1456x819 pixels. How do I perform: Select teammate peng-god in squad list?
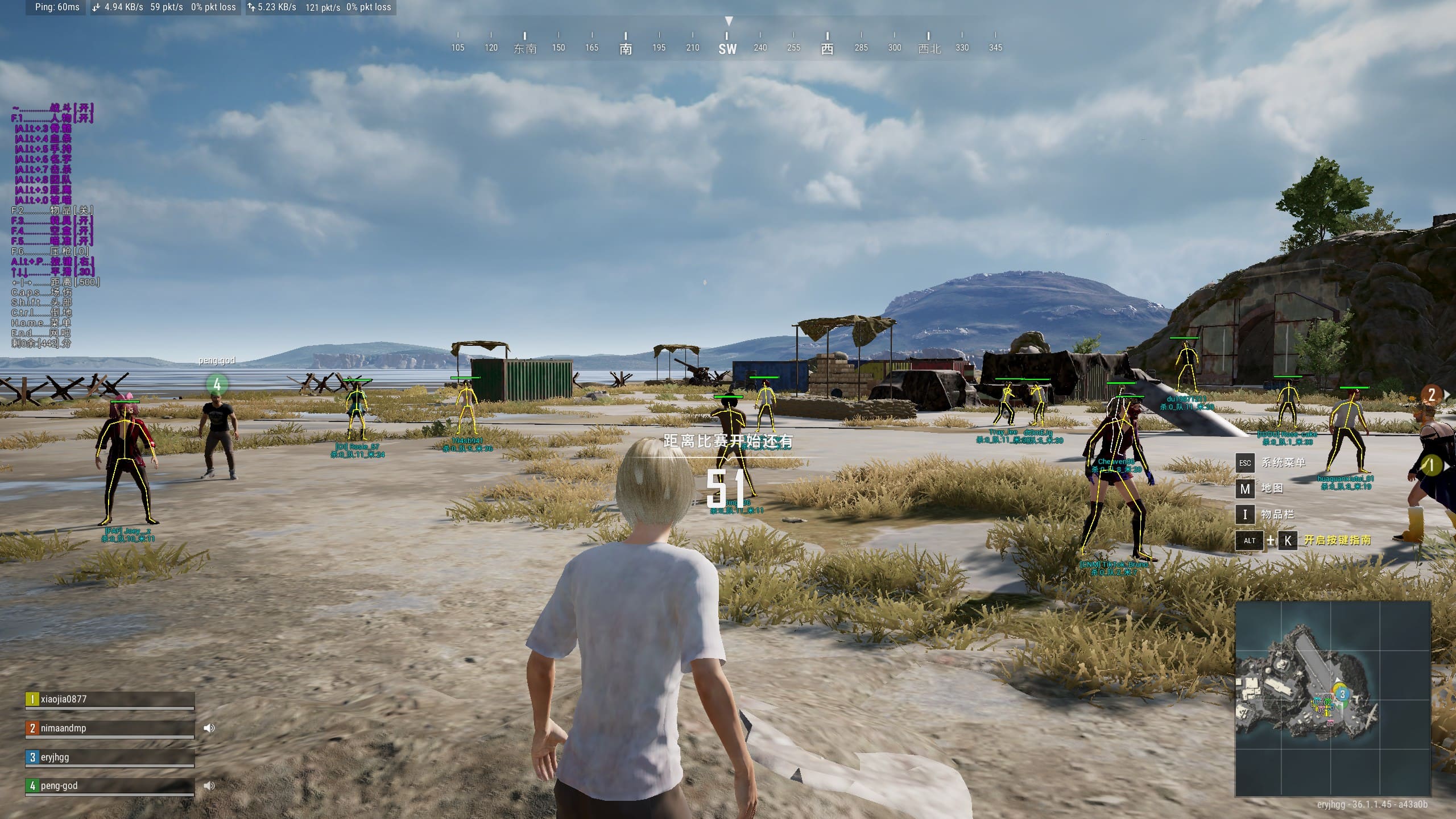pos(110,786)
